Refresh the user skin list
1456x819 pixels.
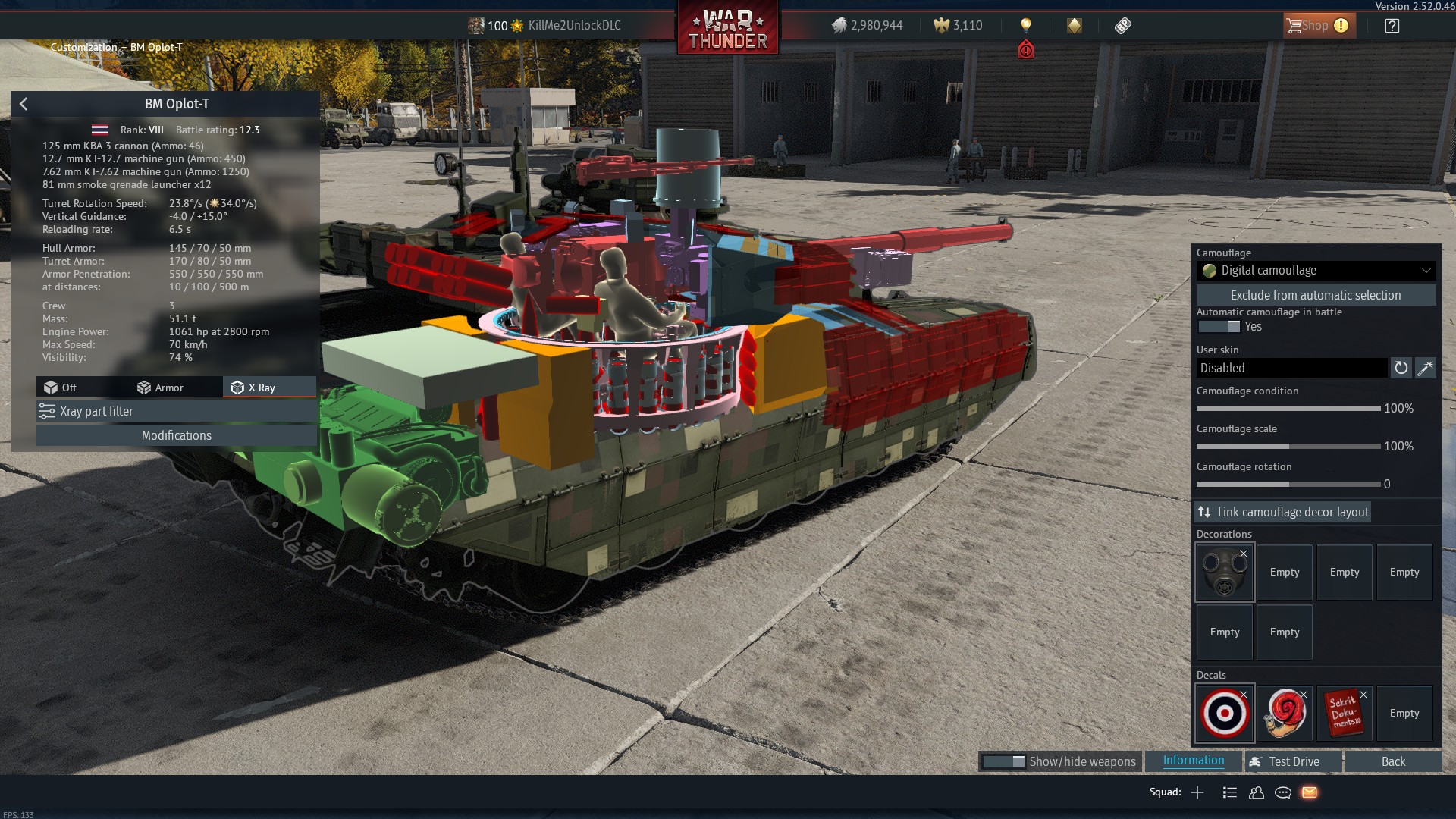[1401, 368]
